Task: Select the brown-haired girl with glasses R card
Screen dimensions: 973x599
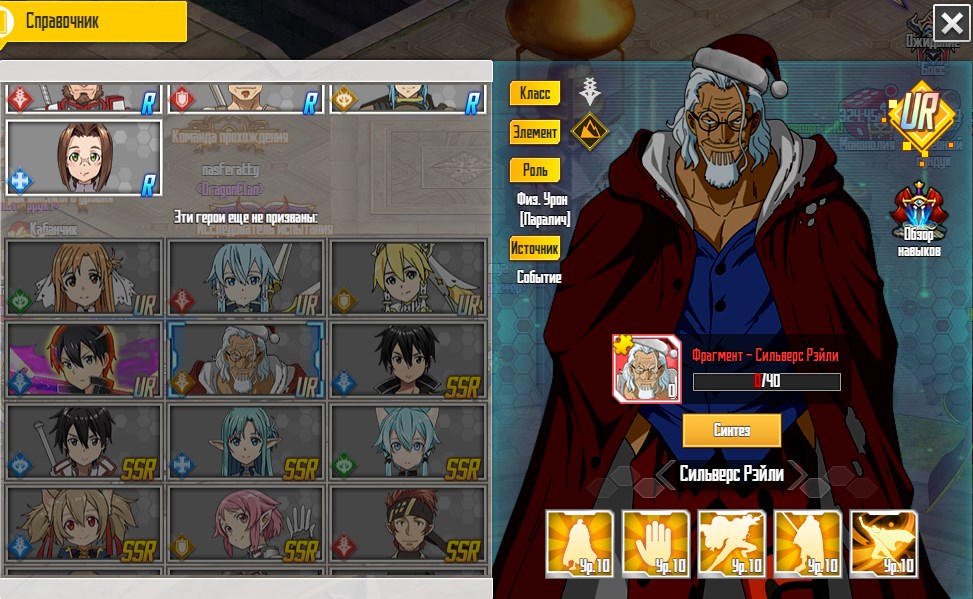Action: 83,158
